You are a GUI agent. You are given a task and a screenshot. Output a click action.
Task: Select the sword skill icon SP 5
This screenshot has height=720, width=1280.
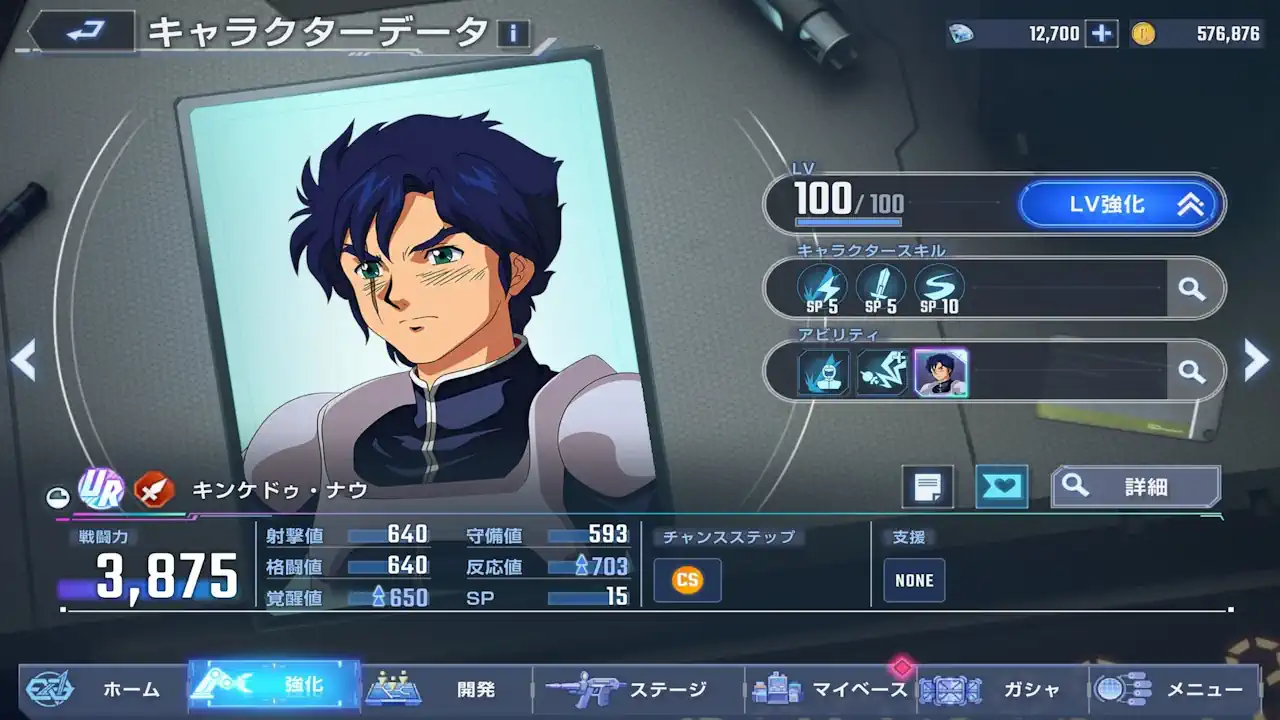(x=880, y=289)
